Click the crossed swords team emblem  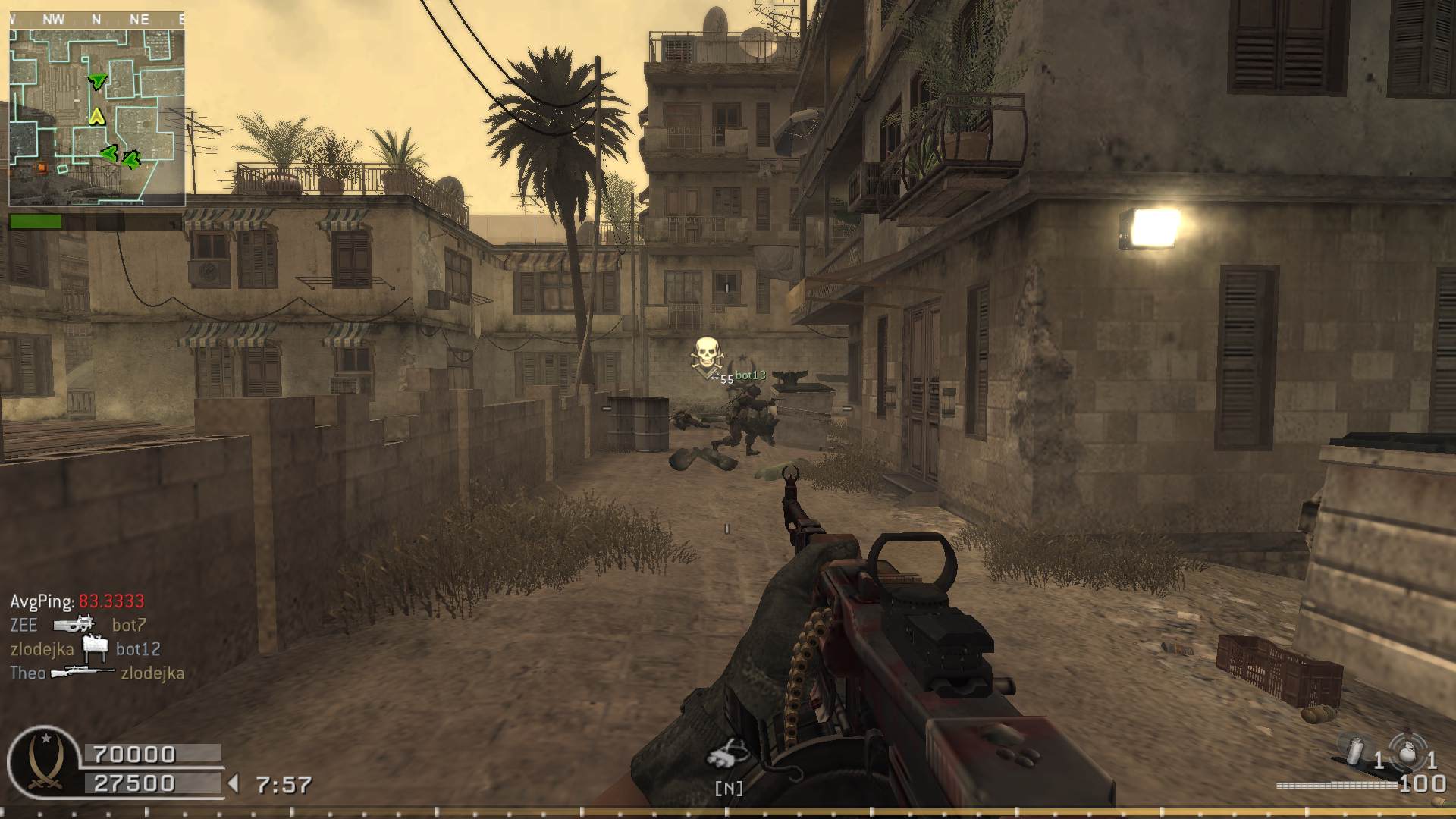pos(44,761)
